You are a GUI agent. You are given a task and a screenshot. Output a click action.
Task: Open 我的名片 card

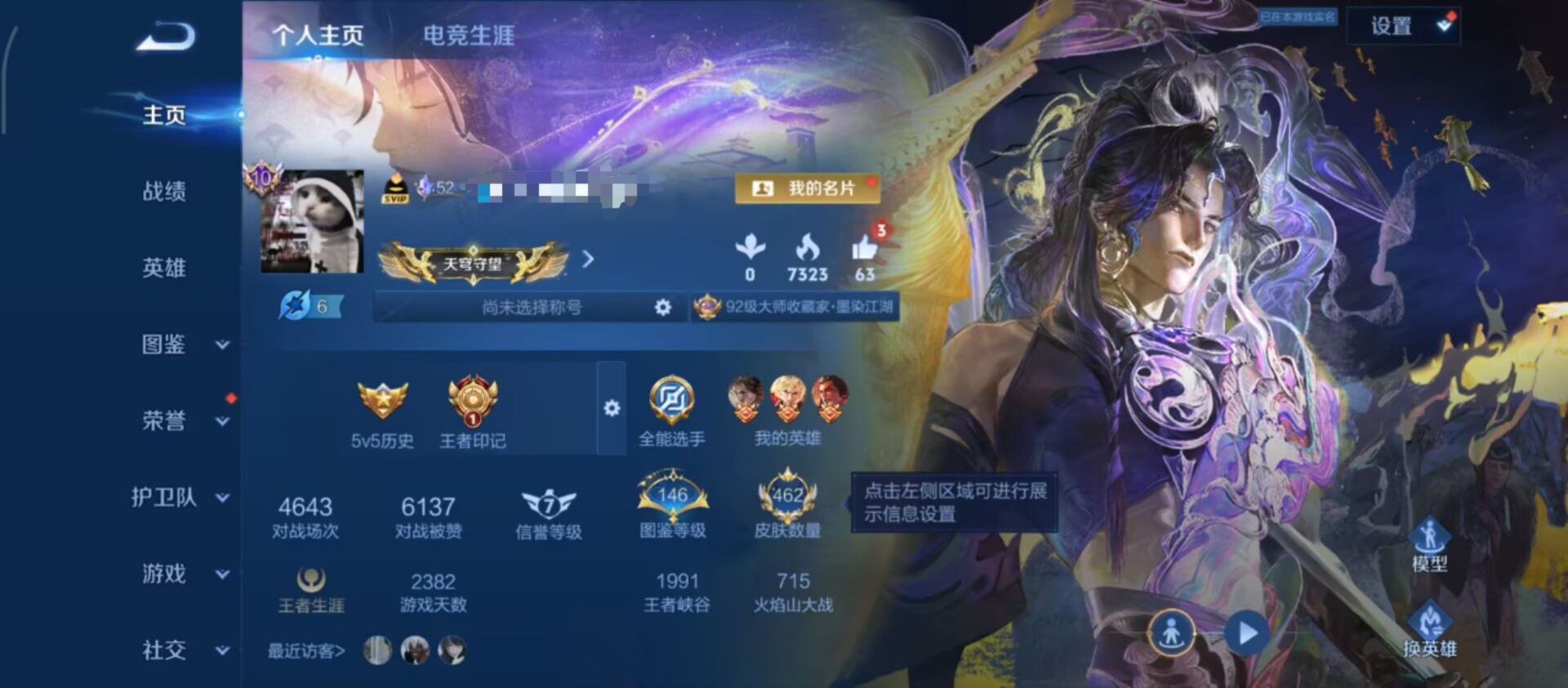[807, 189]
